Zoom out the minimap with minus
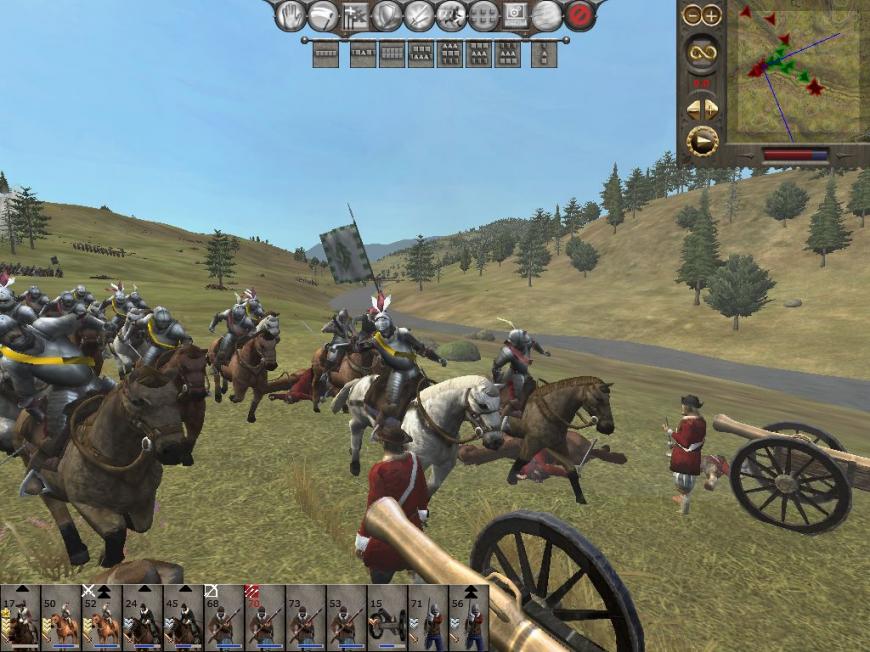The image size is (870, 652). 692,15
